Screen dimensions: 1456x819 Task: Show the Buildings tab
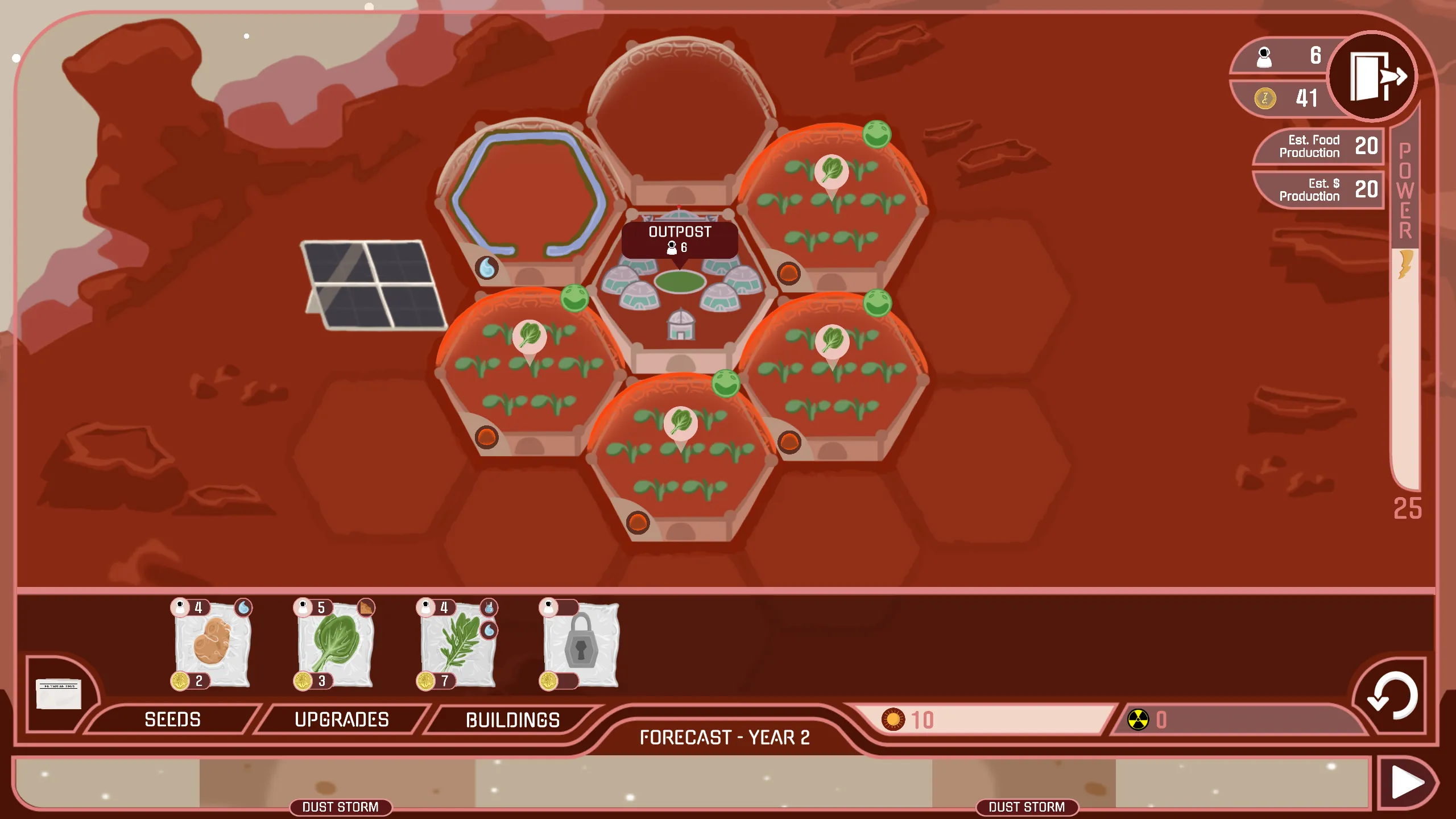(x=512, y=720)
